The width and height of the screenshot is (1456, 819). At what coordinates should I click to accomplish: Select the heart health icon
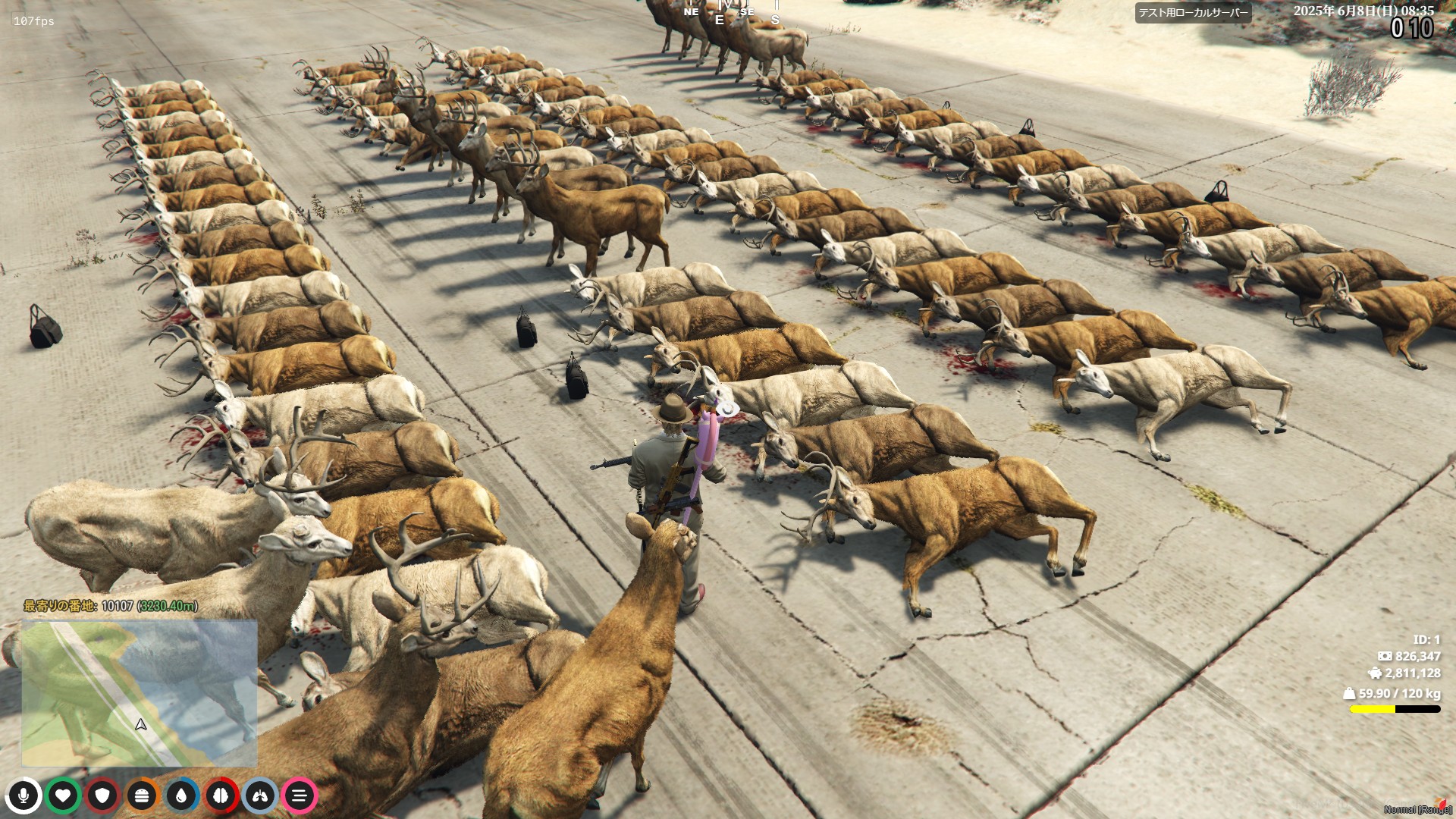pyautogui.click(x=63, y=795)
